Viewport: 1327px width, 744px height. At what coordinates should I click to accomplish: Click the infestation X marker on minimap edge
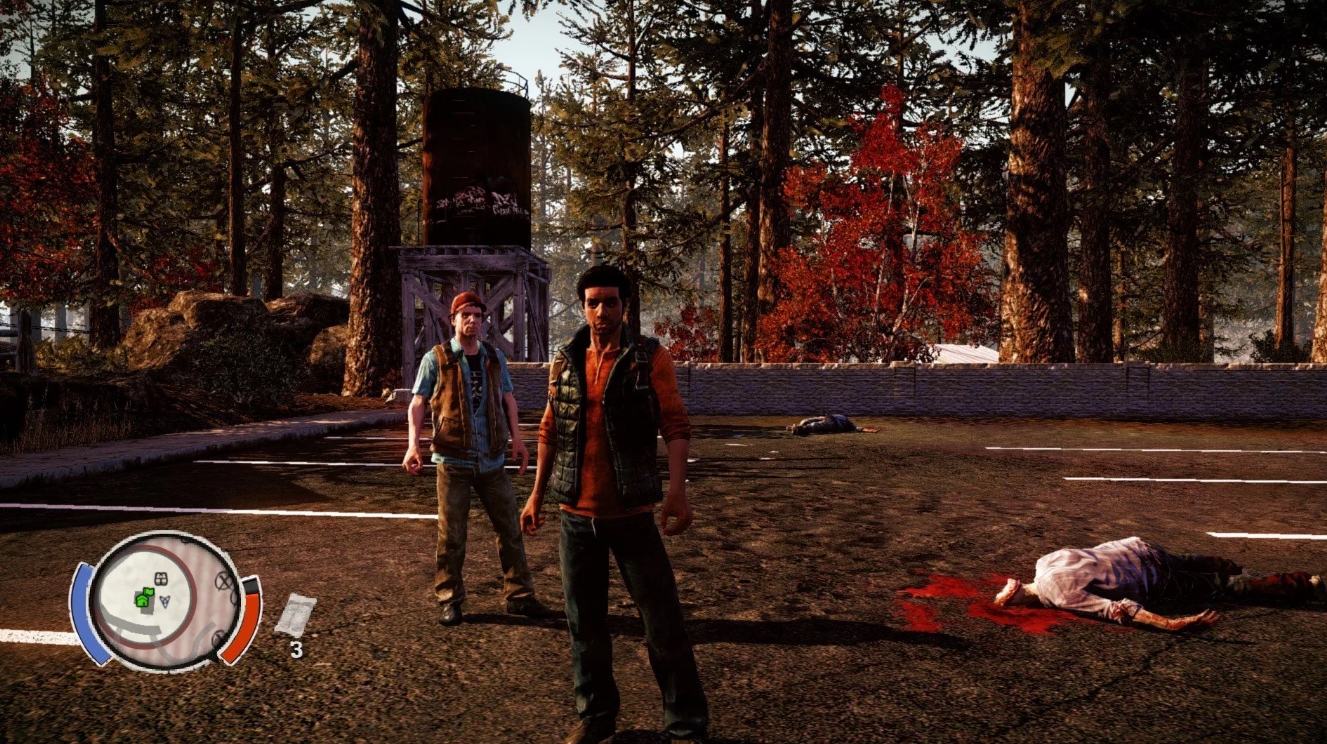point(223,581)
